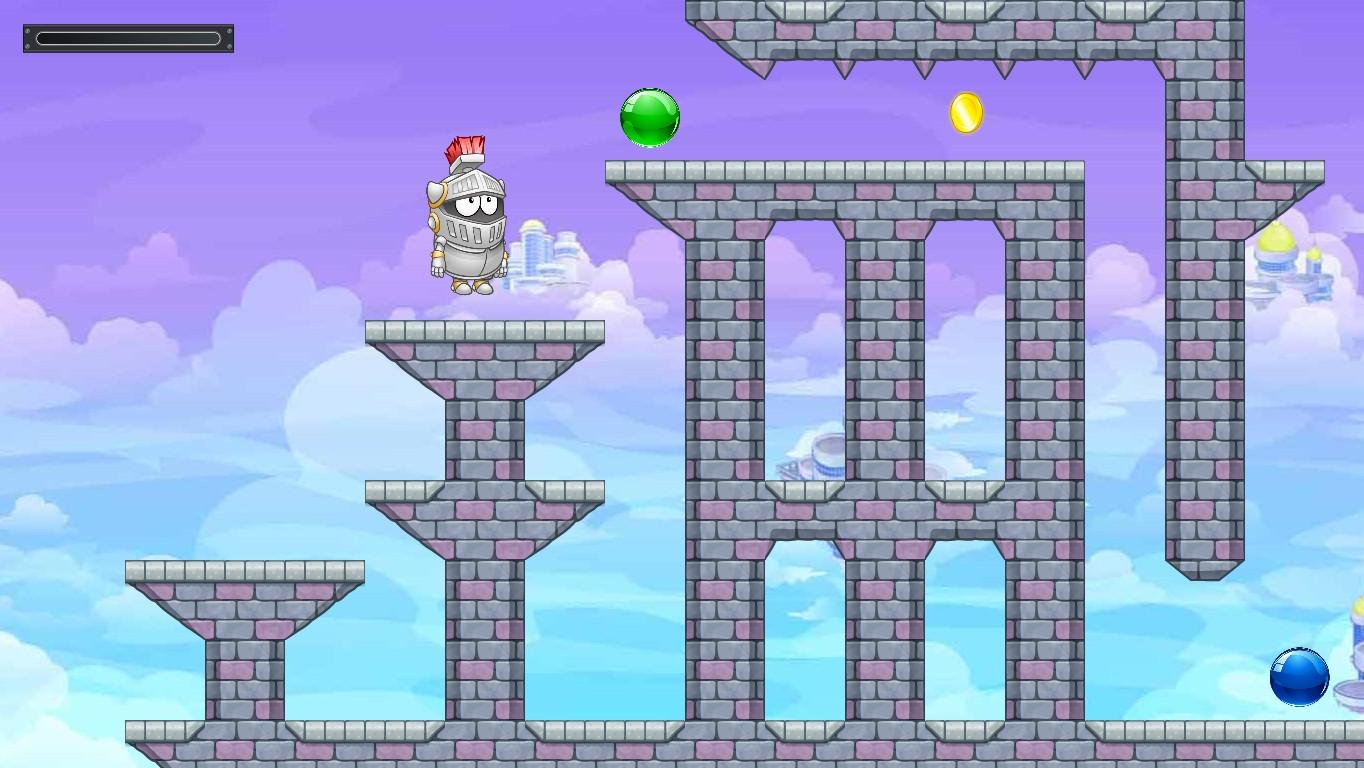1364x768 pixels.
Task: Click the screw corner of the progress bar frame
Action: [27, 29]
